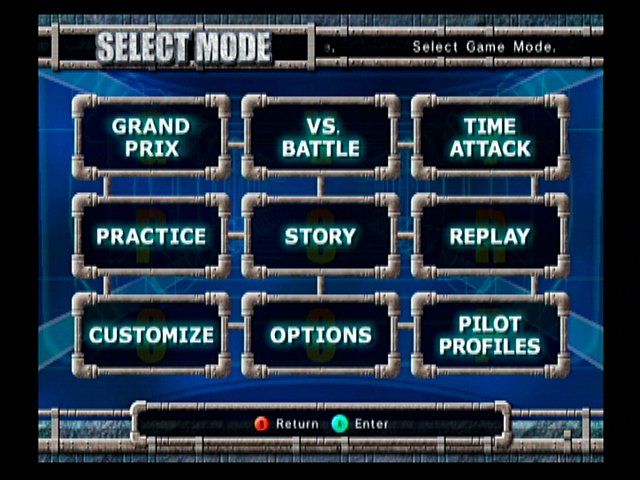Viewport: 640px width, 480px height.
Task: Choose VS. Battle mode
Action: click(x=320, y=137)
